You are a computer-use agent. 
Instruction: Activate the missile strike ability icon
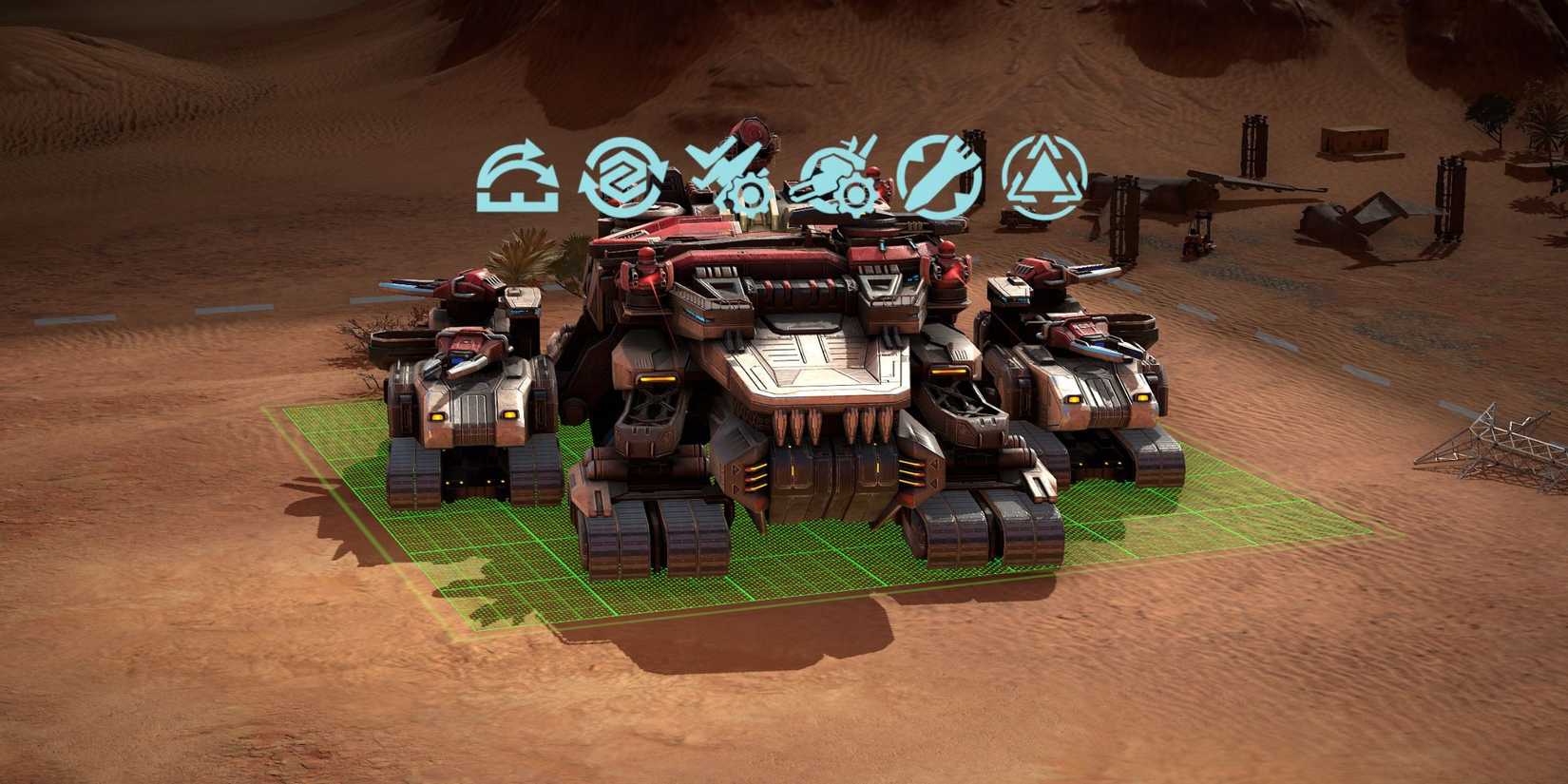point(941,177)
